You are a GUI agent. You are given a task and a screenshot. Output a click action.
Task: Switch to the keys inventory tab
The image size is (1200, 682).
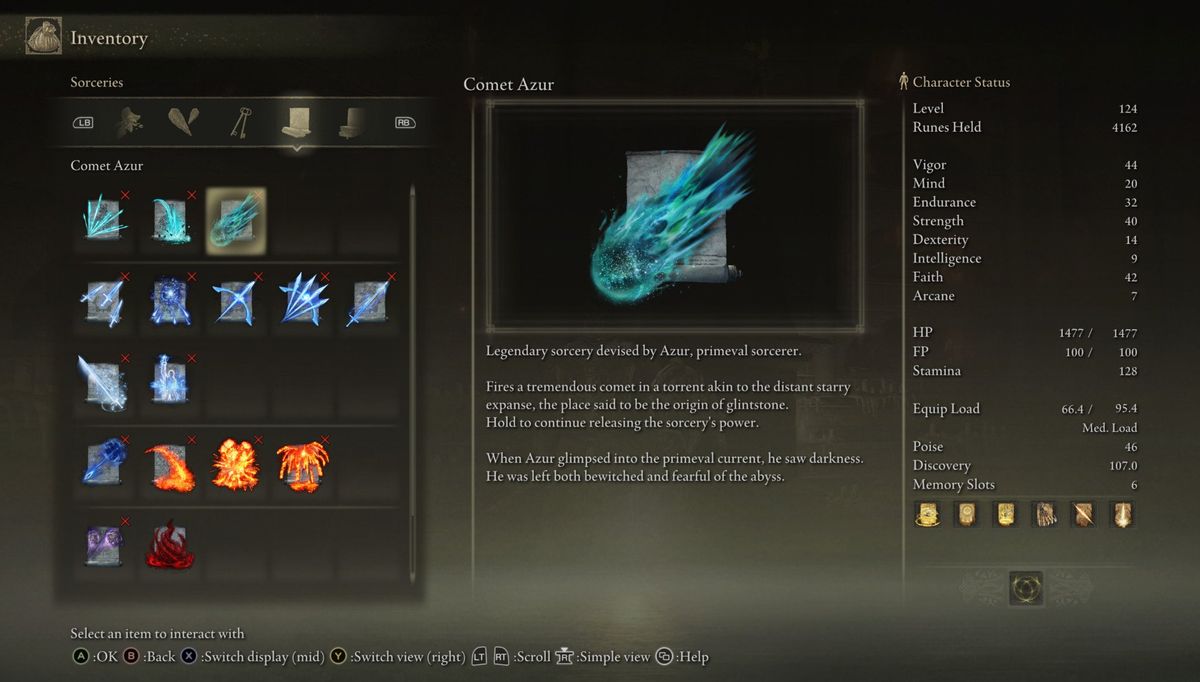click(x=240, y=122)
